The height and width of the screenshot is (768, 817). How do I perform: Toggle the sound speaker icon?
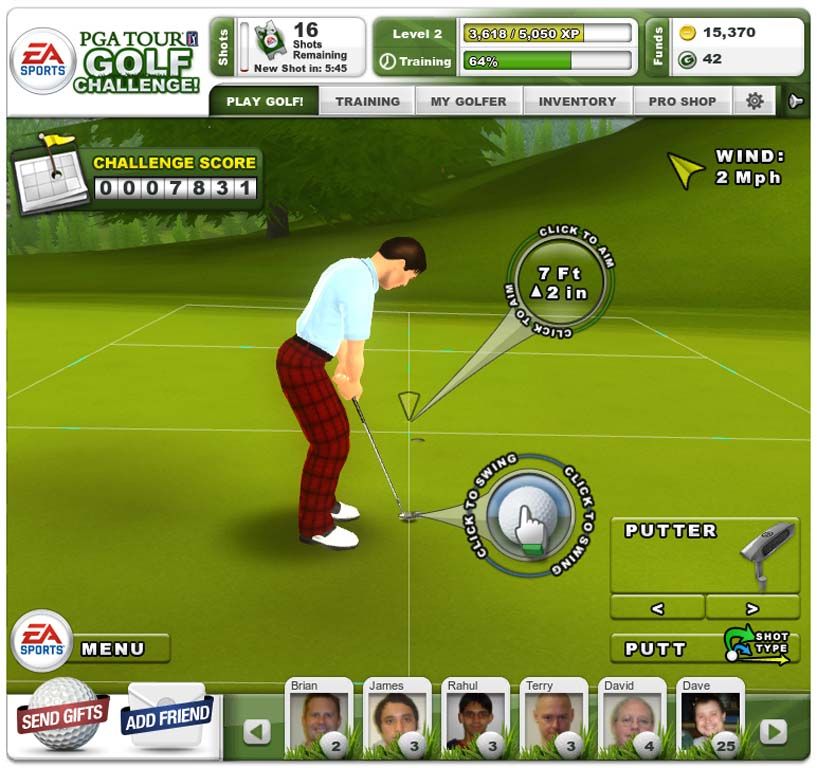797,101
